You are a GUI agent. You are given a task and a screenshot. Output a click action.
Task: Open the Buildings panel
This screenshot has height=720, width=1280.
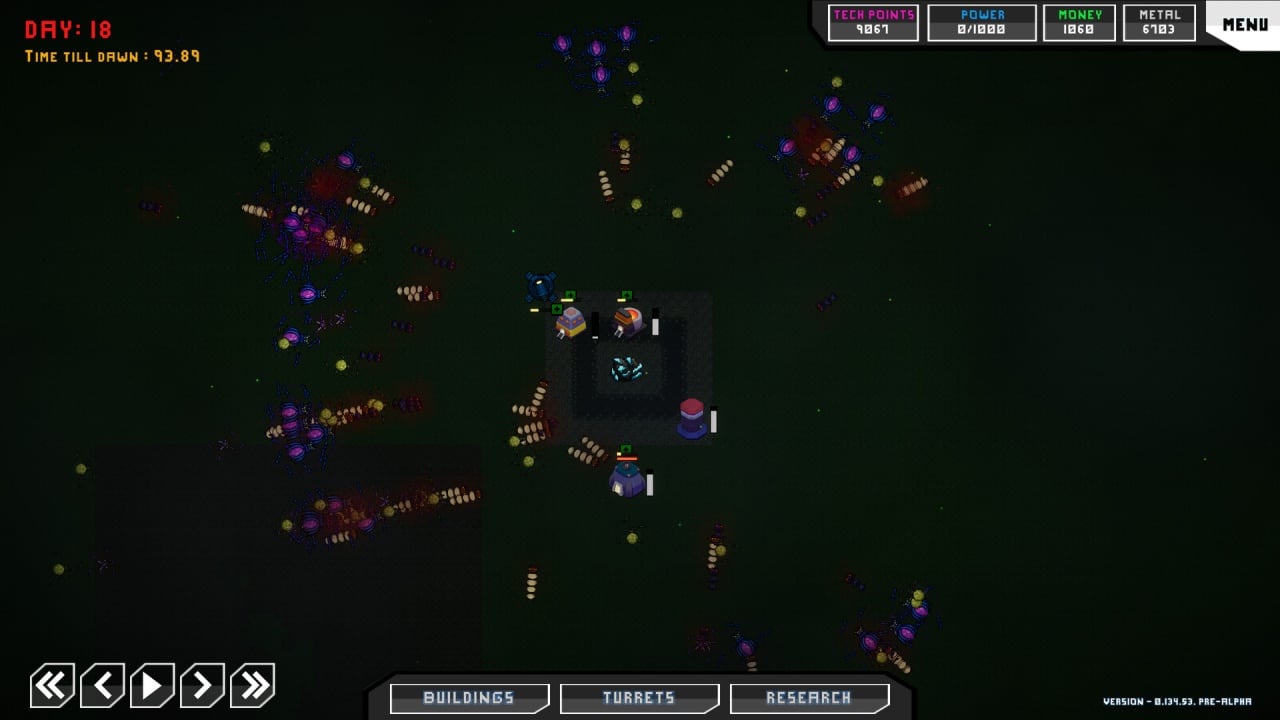[x=469, y=698]
